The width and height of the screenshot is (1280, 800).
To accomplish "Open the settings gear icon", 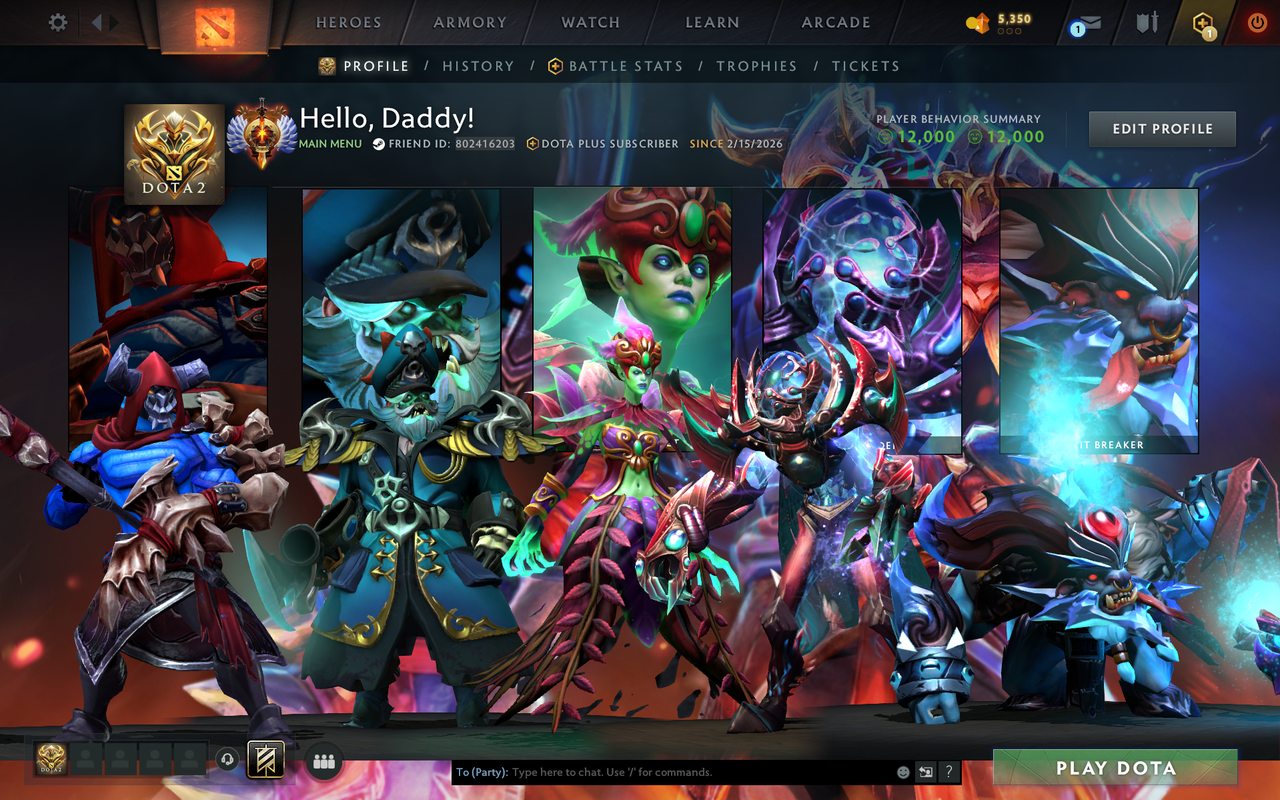I will point(57,22).
